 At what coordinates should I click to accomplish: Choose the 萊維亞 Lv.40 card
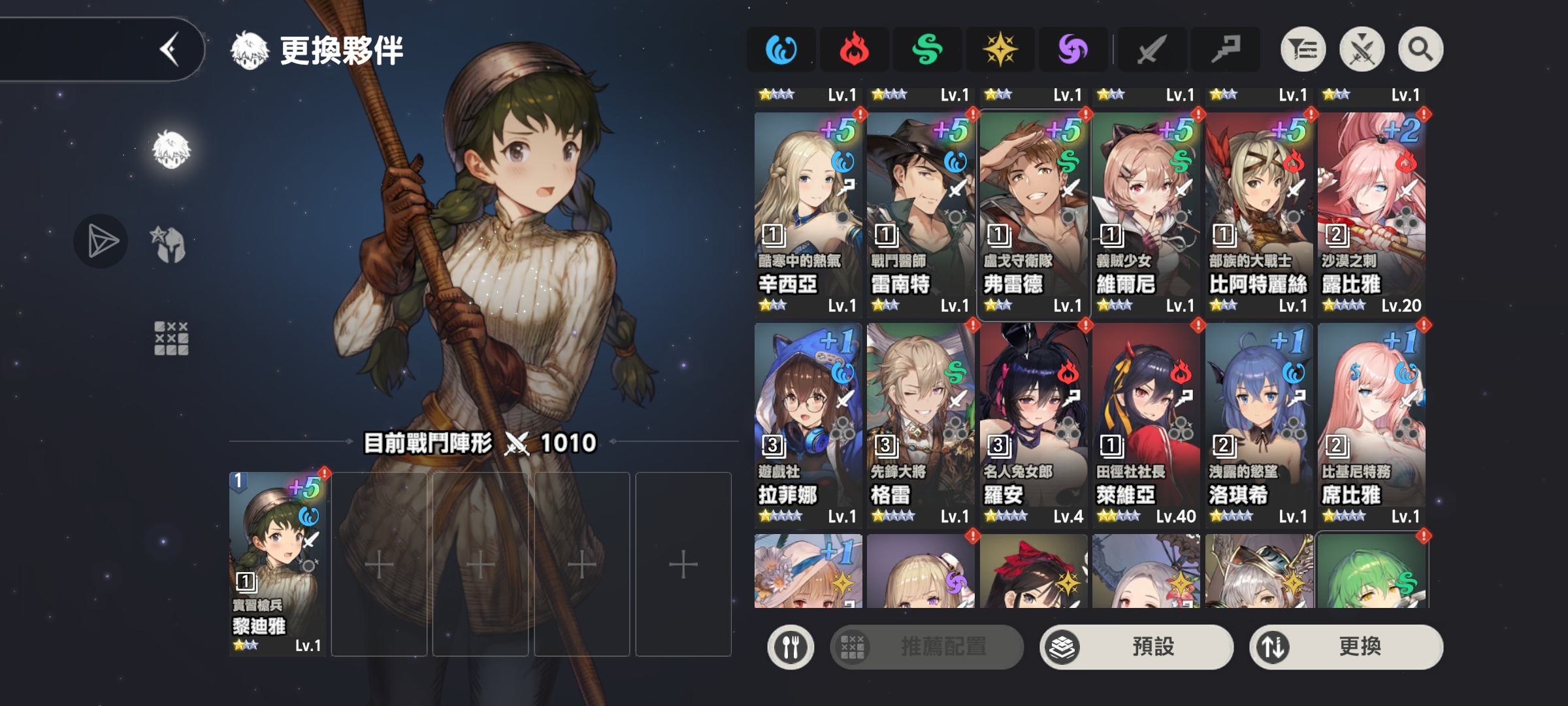point(1146,424)
